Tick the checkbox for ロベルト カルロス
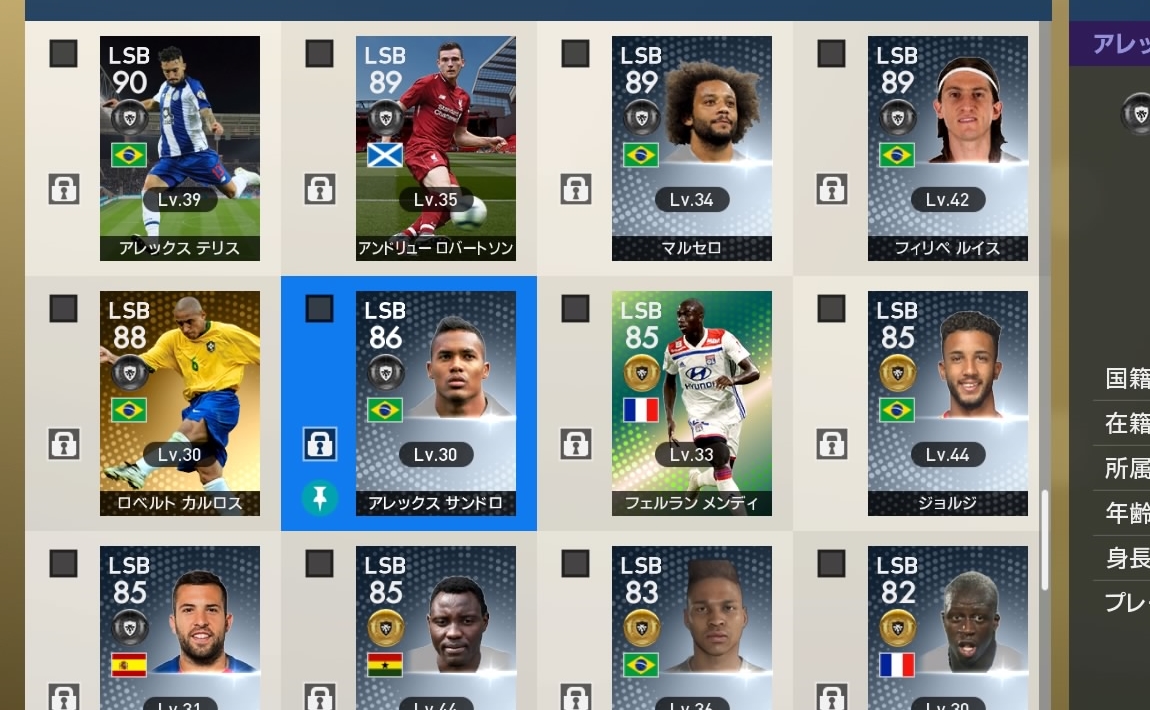The height and width of the screenshot is (710, 1150). click(x=63, y=309)
